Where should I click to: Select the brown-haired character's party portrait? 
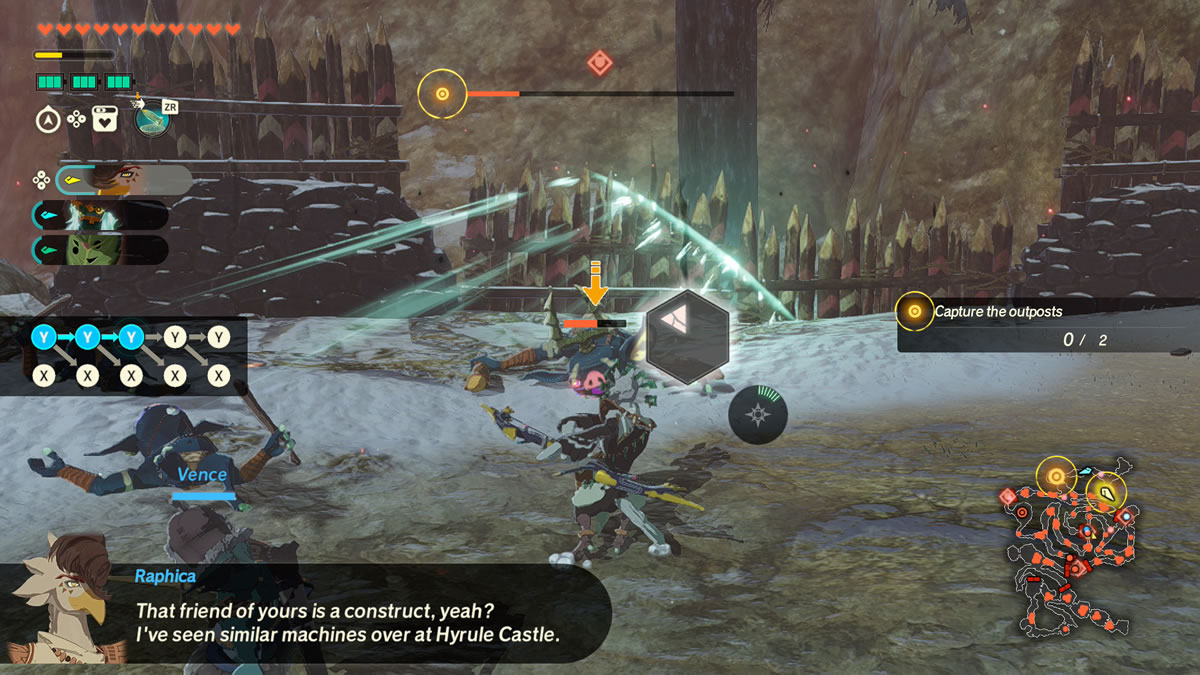[122, 180]
